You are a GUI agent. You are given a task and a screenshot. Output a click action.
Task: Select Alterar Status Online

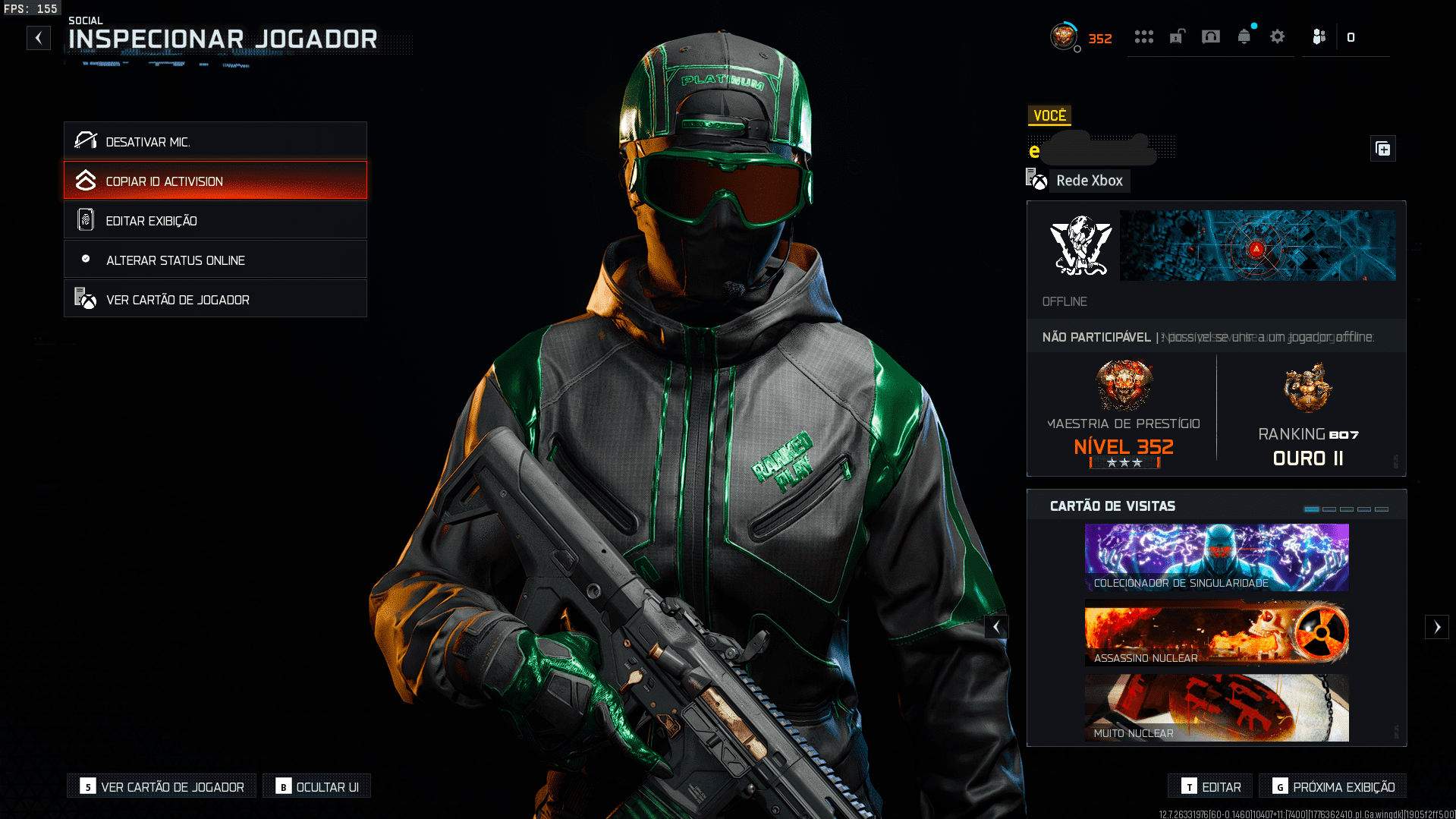[215, 260]
